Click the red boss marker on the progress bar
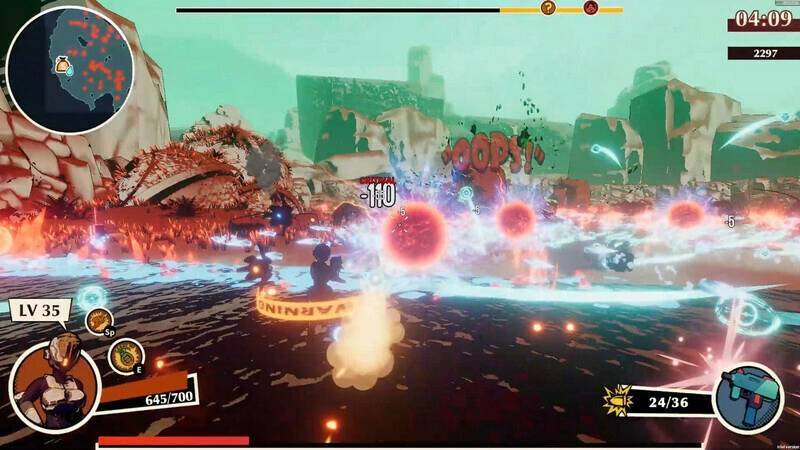The image size is (800, 450). pyautogui.click(x=591, y=8)
